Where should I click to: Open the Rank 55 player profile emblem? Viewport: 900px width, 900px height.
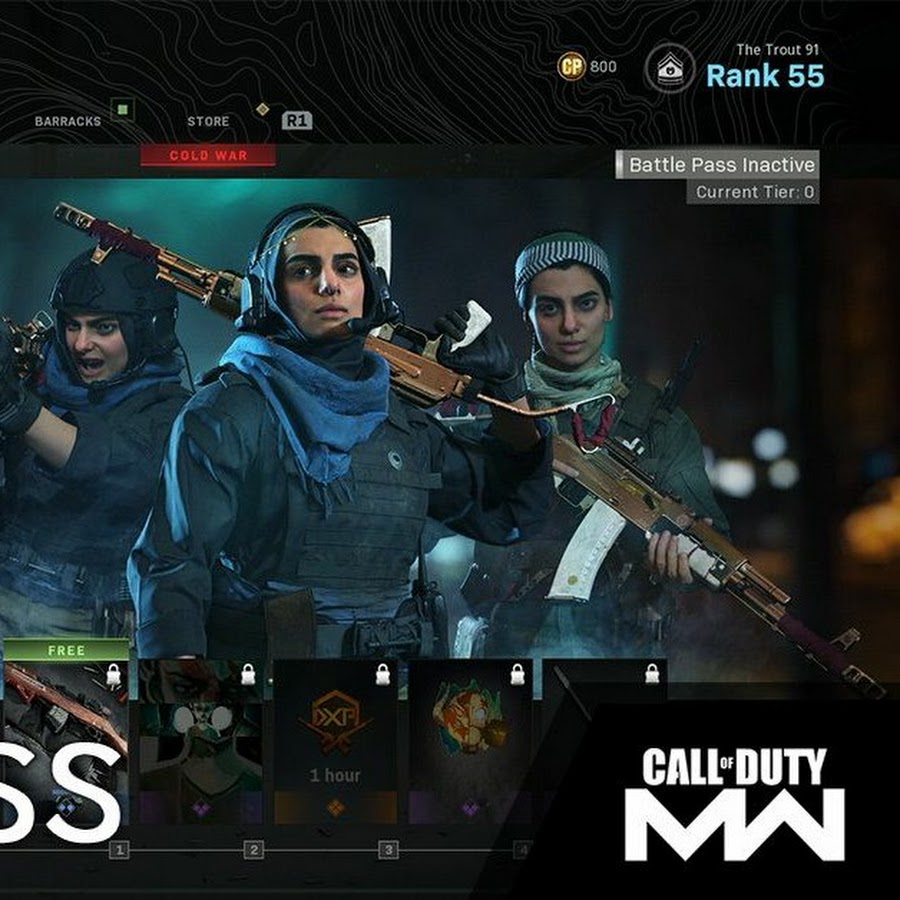pyautogui.click(x=669, y=69)
